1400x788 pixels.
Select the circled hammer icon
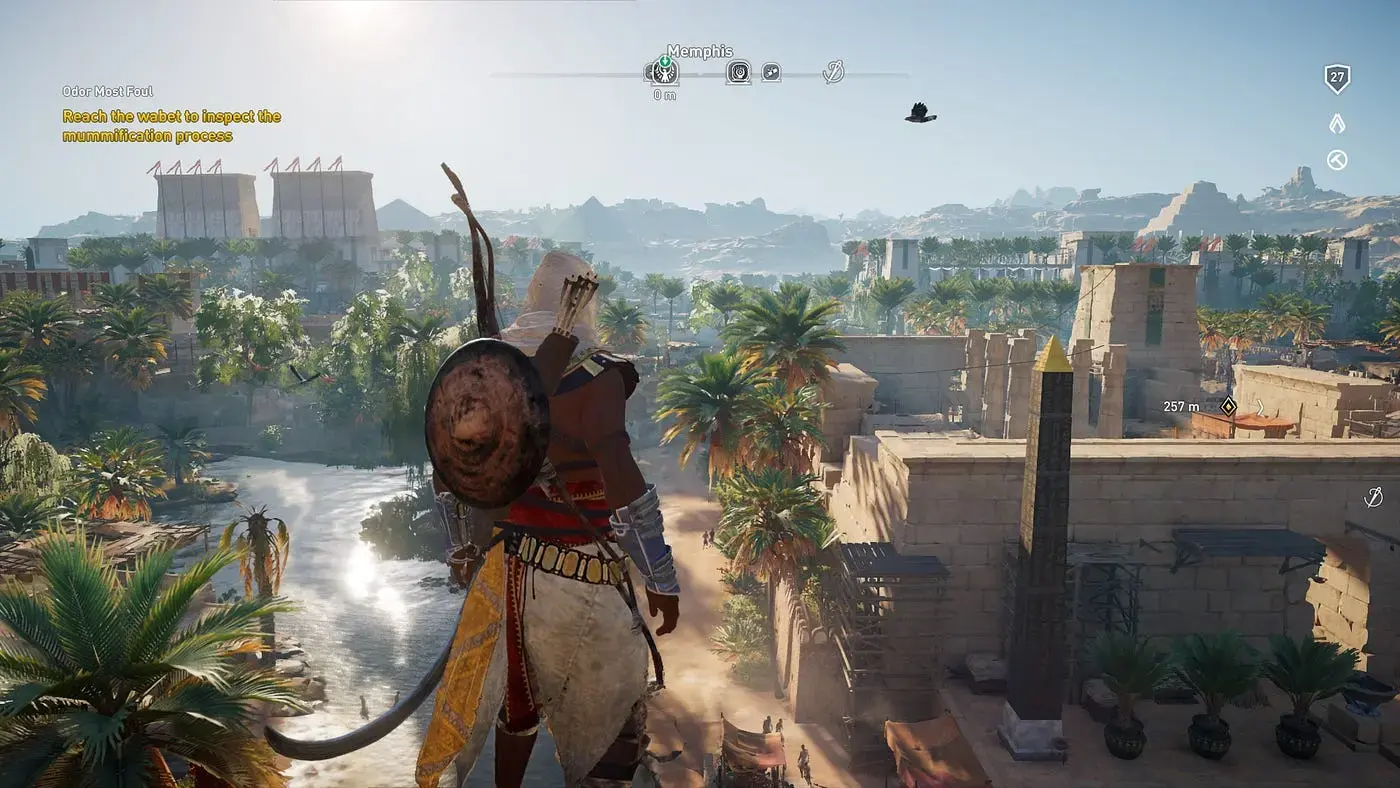point(1337,160)
